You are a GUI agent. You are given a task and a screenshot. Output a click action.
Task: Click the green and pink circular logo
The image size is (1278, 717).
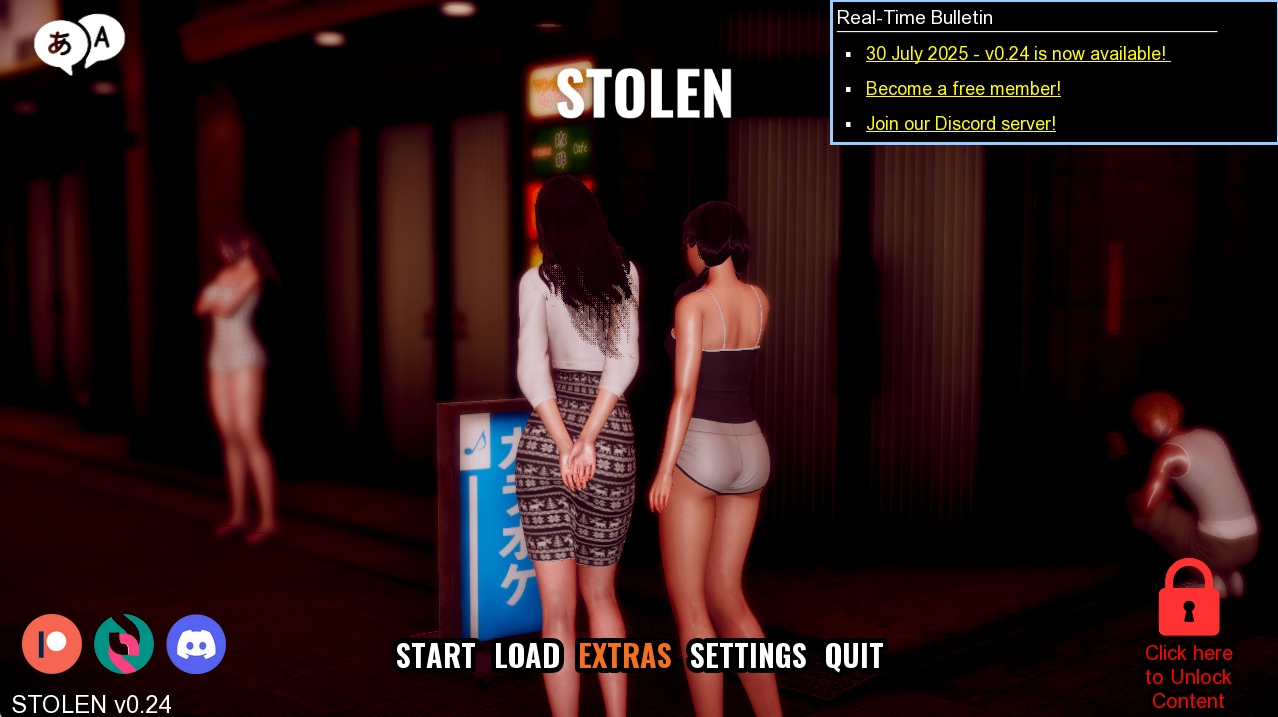[124, 644]
